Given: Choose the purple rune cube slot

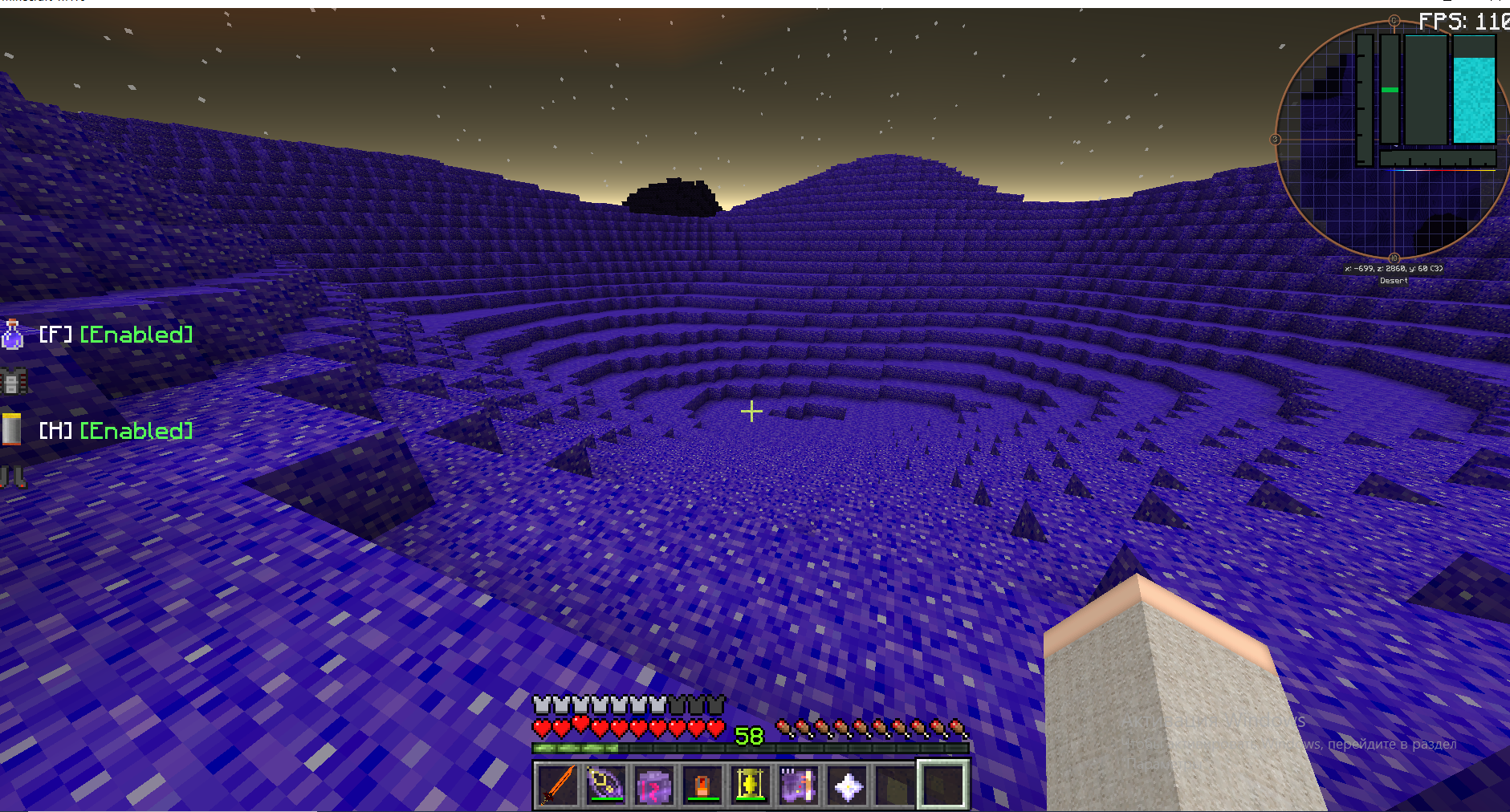Looking at the screenshot, I should [654, 784].
